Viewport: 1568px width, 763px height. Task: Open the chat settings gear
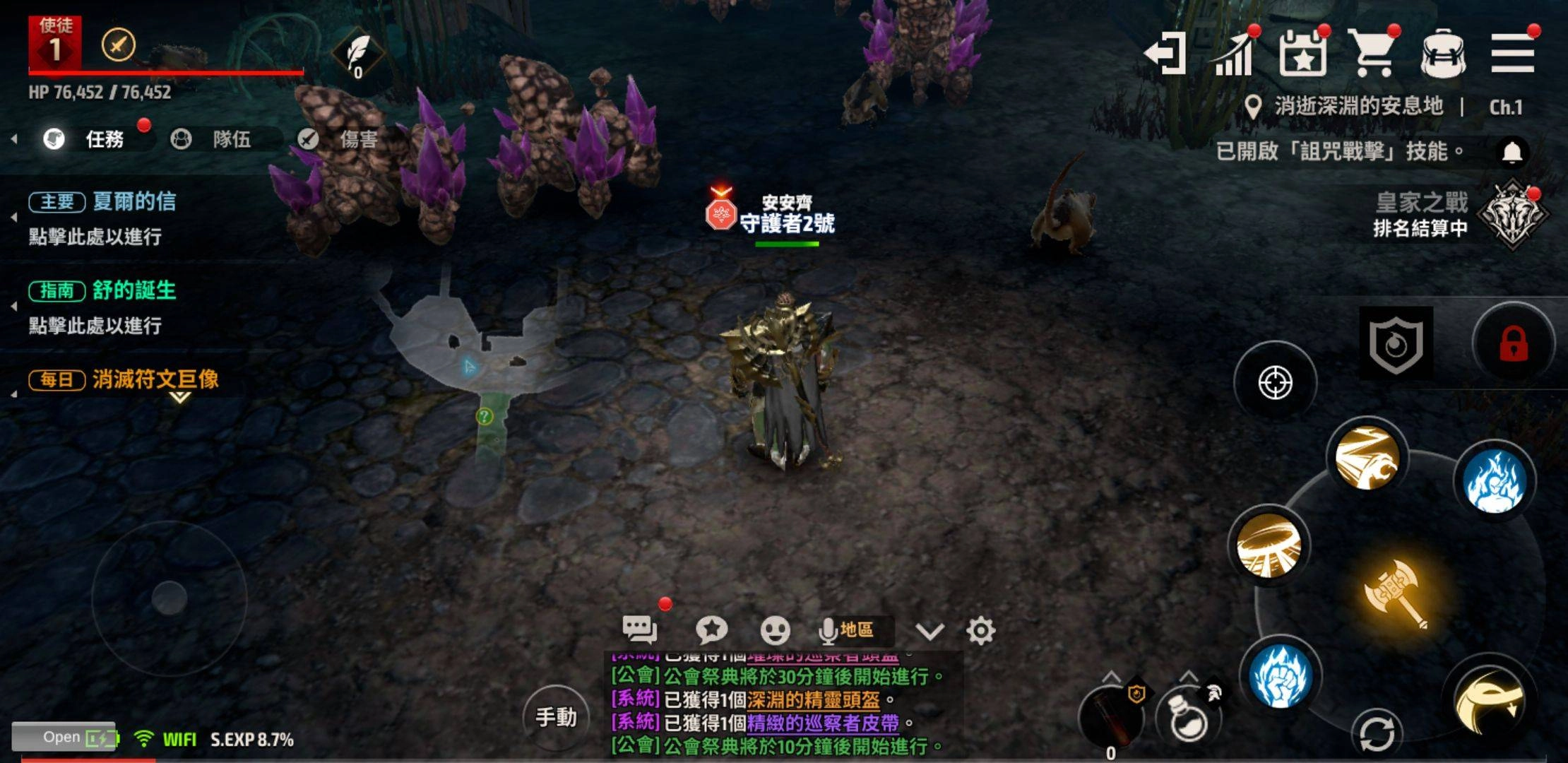click(x=980, y=630)
